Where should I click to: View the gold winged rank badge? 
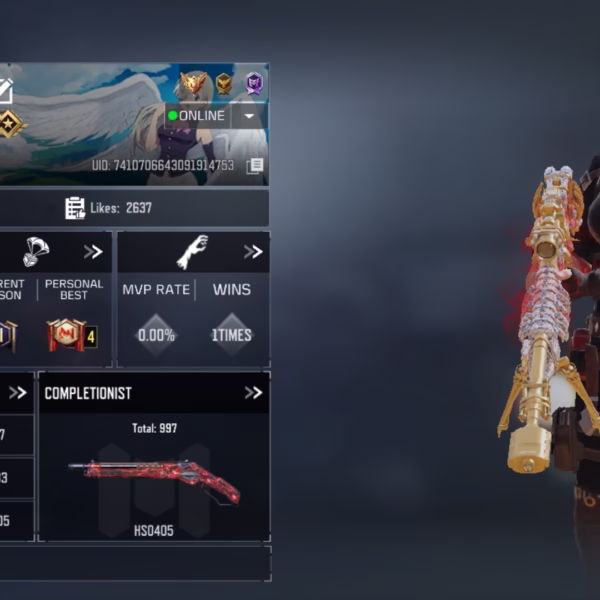pos(193,84)
